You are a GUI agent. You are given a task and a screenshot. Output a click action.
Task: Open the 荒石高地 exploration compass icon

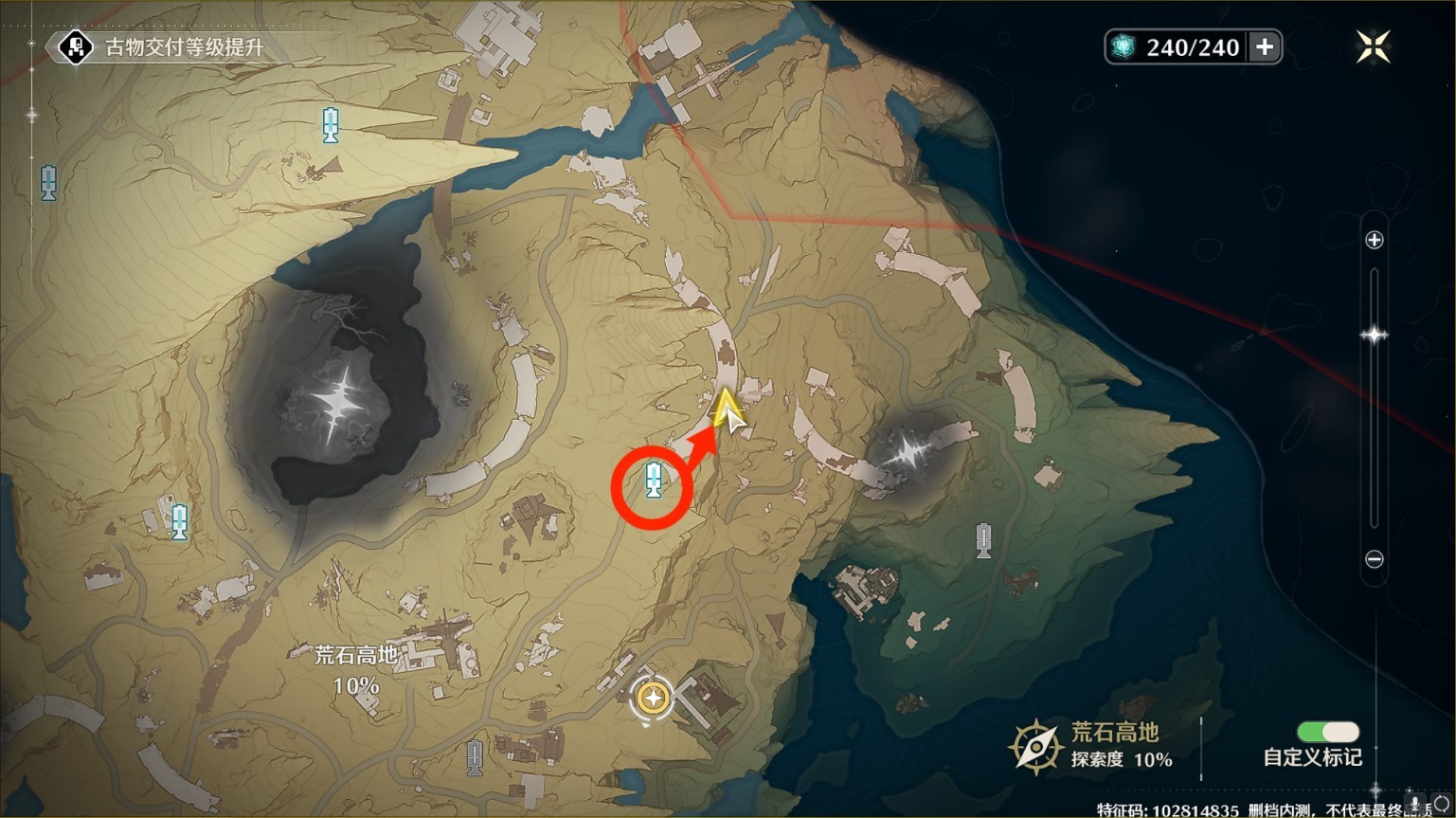(1035, 746)
